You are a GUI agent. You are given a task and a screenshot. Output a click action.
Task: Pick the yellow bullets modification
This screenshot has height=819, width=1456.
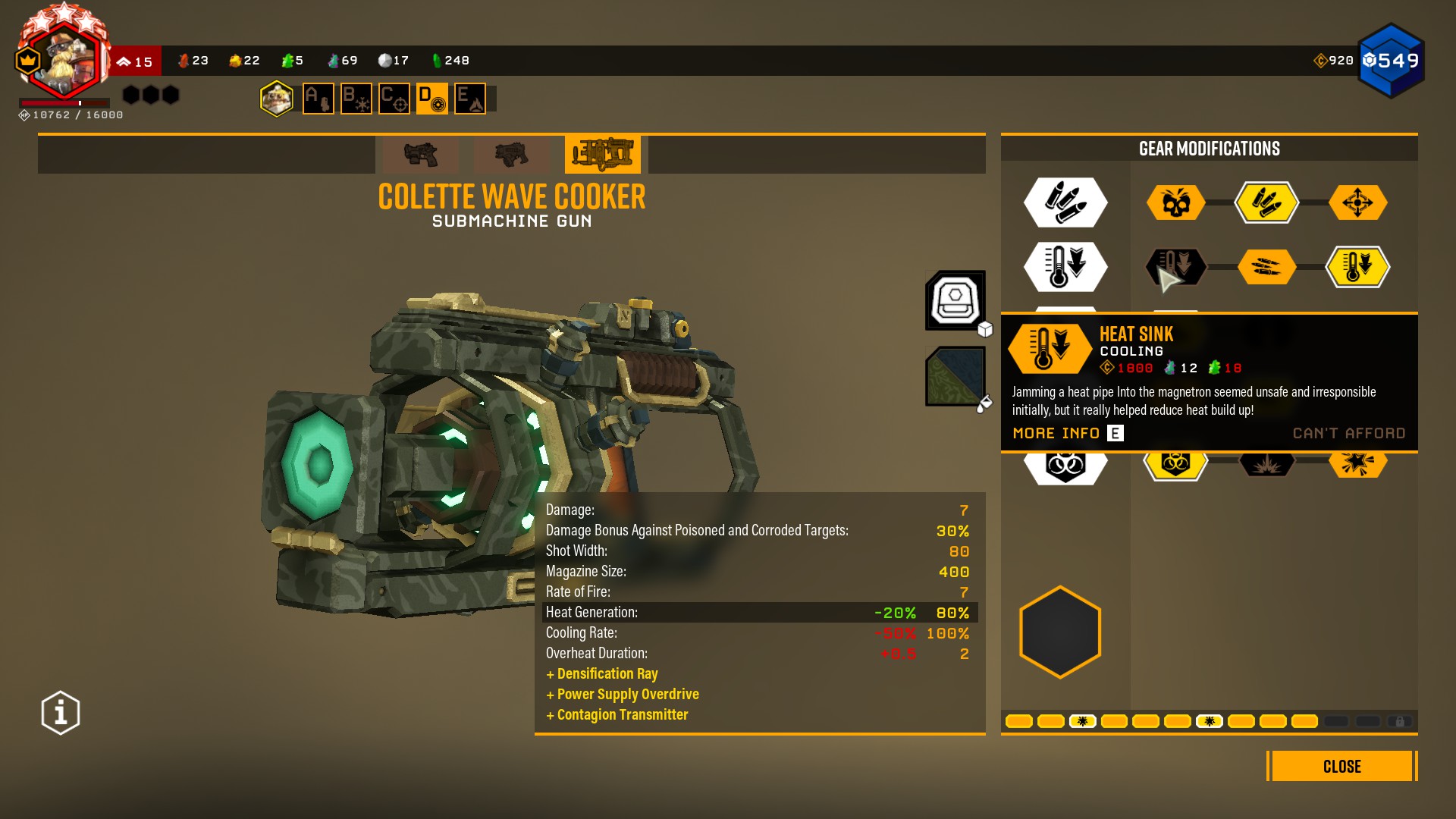pos(1266,202)
